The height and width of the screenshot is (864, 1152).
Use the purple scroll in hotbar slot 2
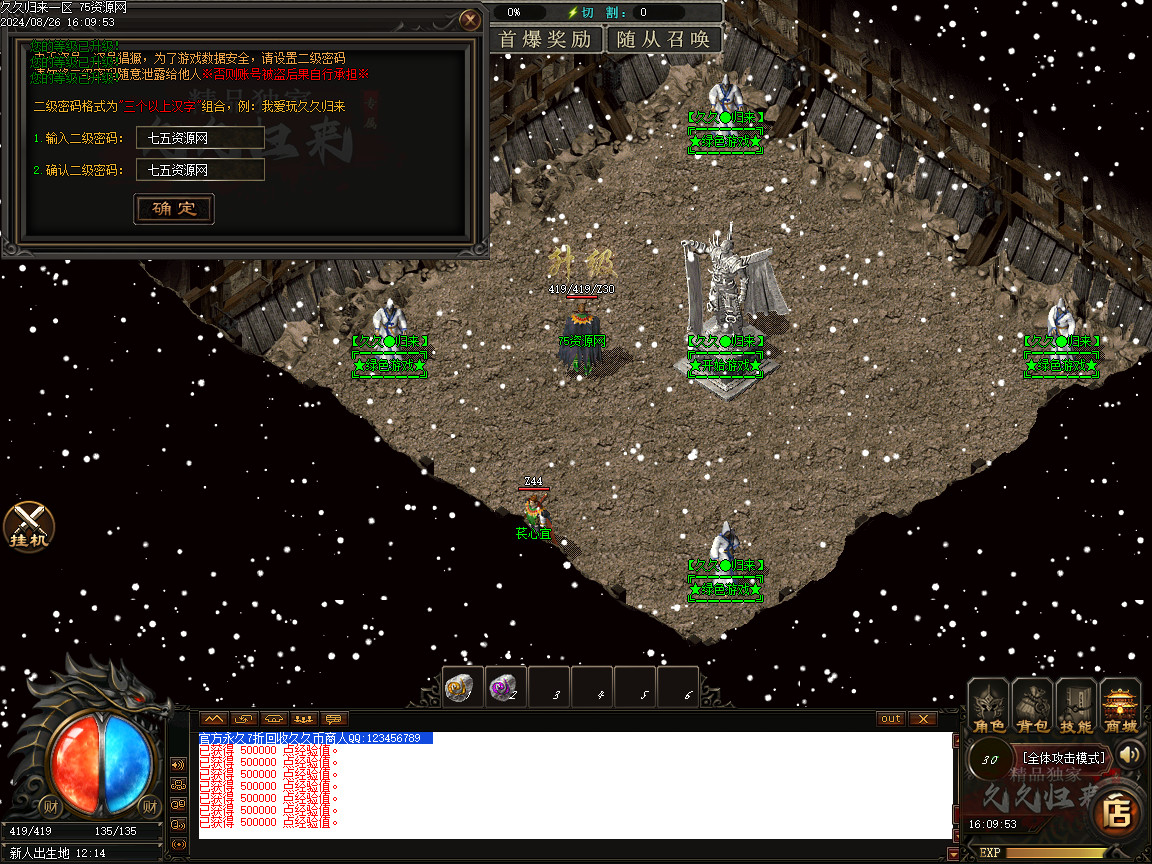pos(505,687)
